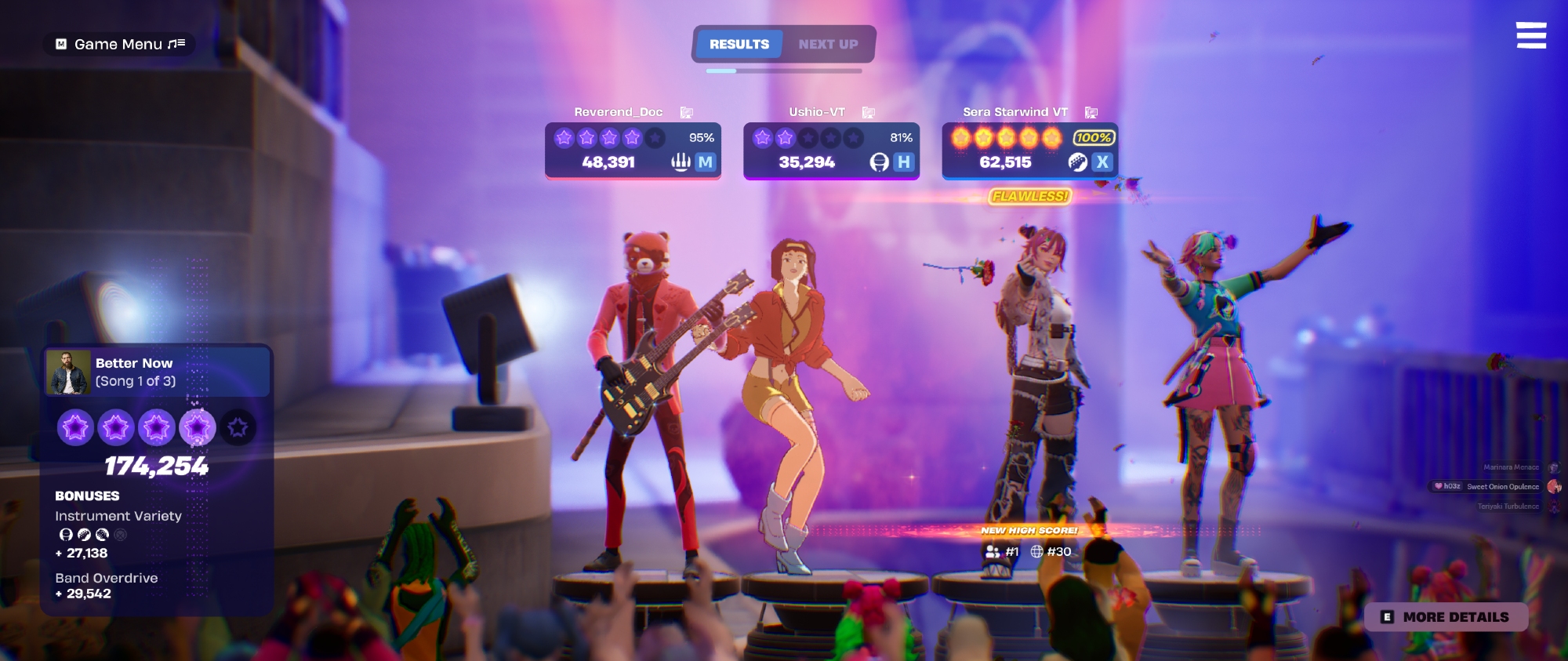This screenshot has width=1568, height=661.
Task: Click the icon beside Ushio-VT's name
Action: (869, 113)
